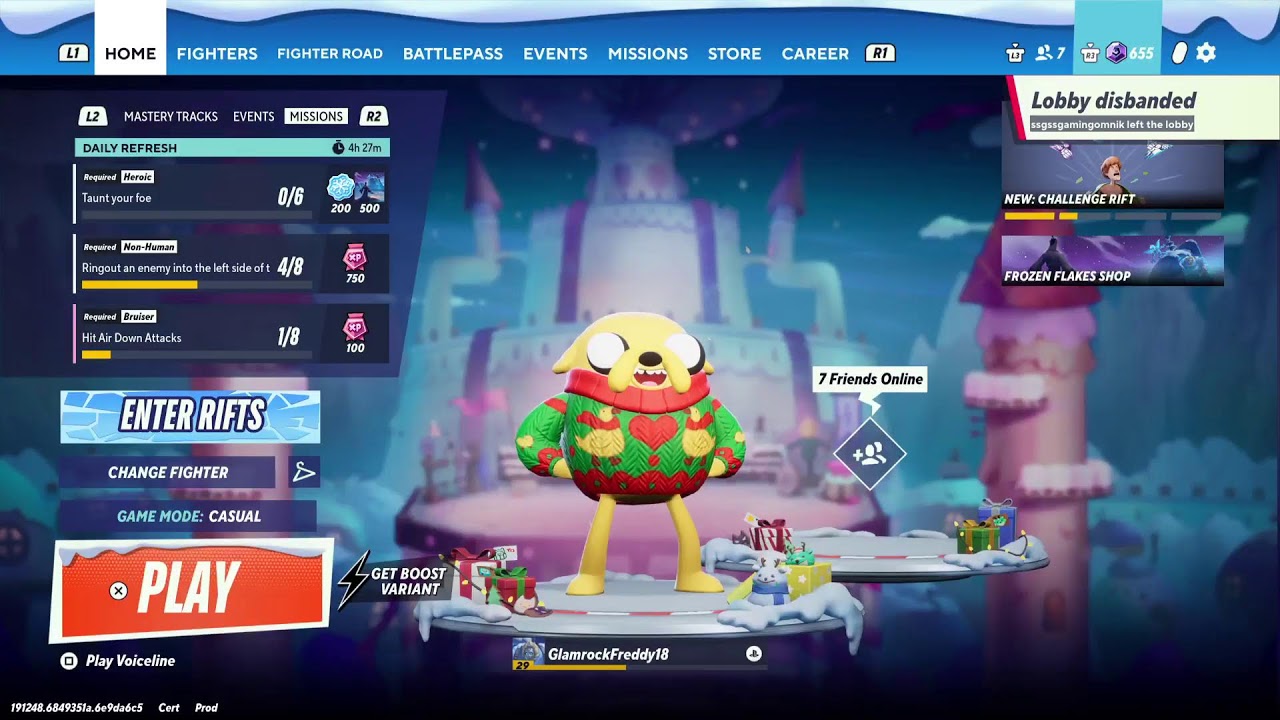Screen dimensions: 1280x720
Task: Show the Mastery Tracks panel
Action: tap(171, 117)
